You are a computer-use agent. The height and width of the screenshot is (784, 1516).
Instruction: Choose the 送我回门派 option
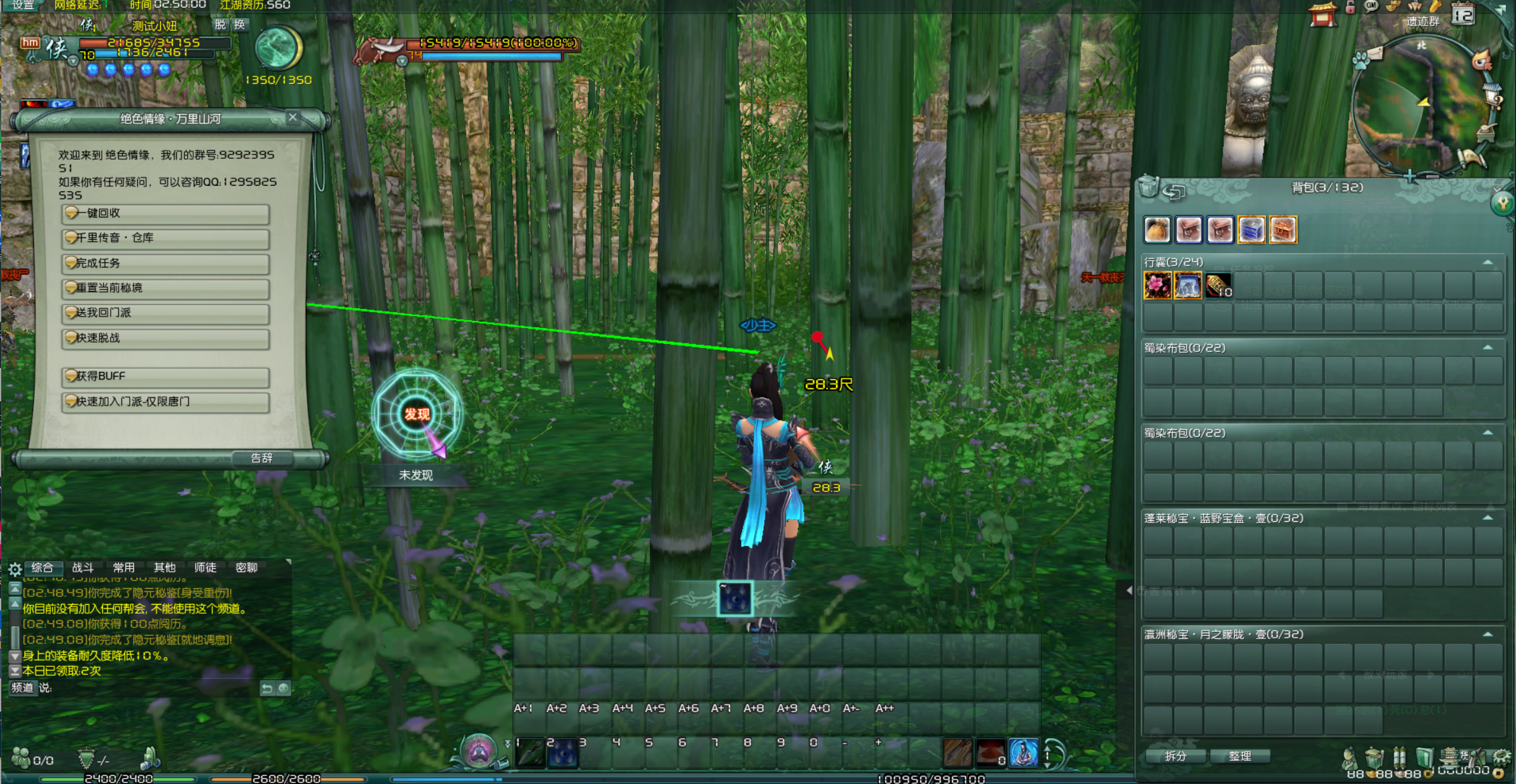165,313
